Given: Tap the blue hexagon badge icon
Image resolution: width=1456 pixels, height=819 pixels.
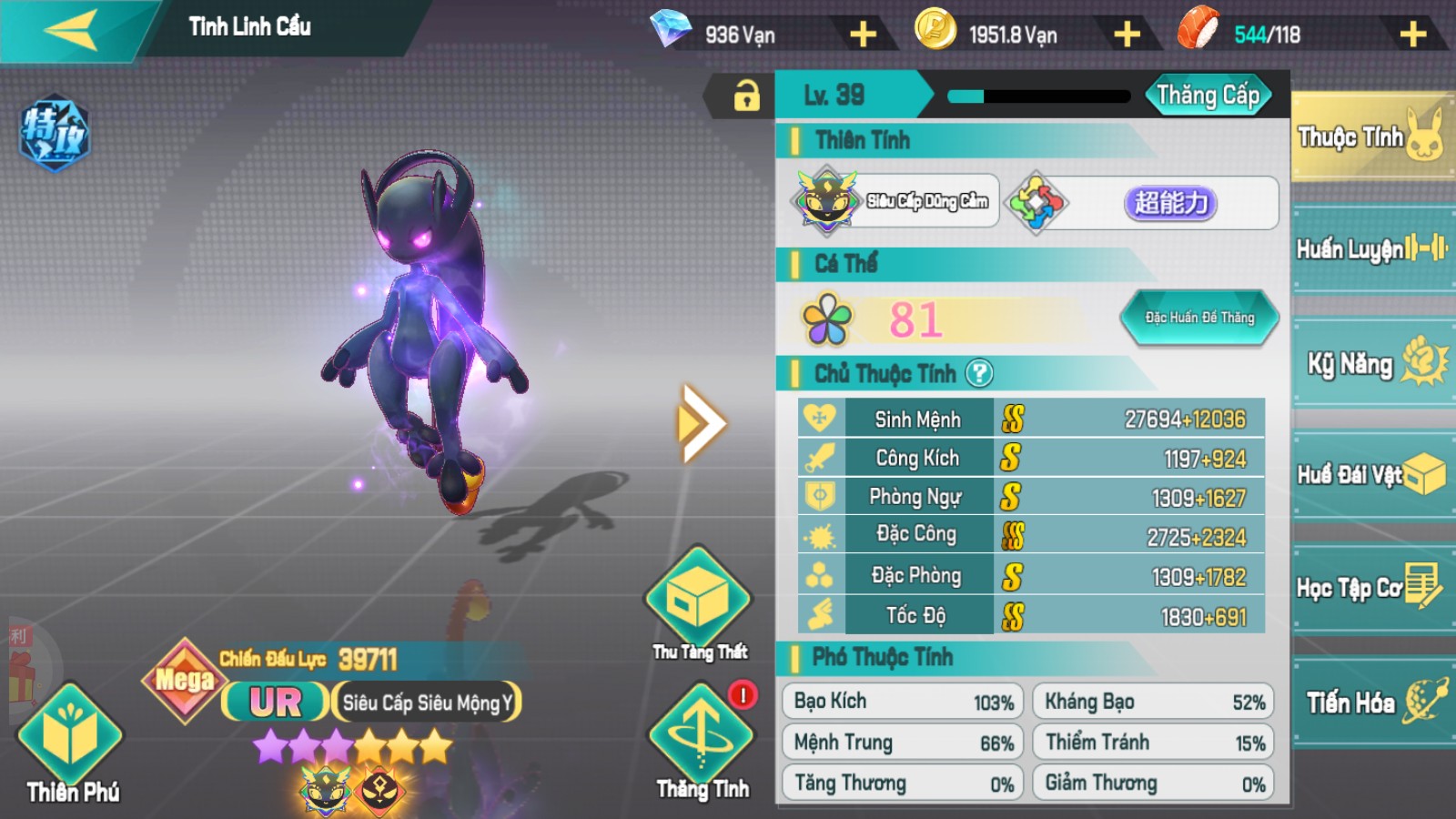Looking at the screenshot, I should 55,133.
